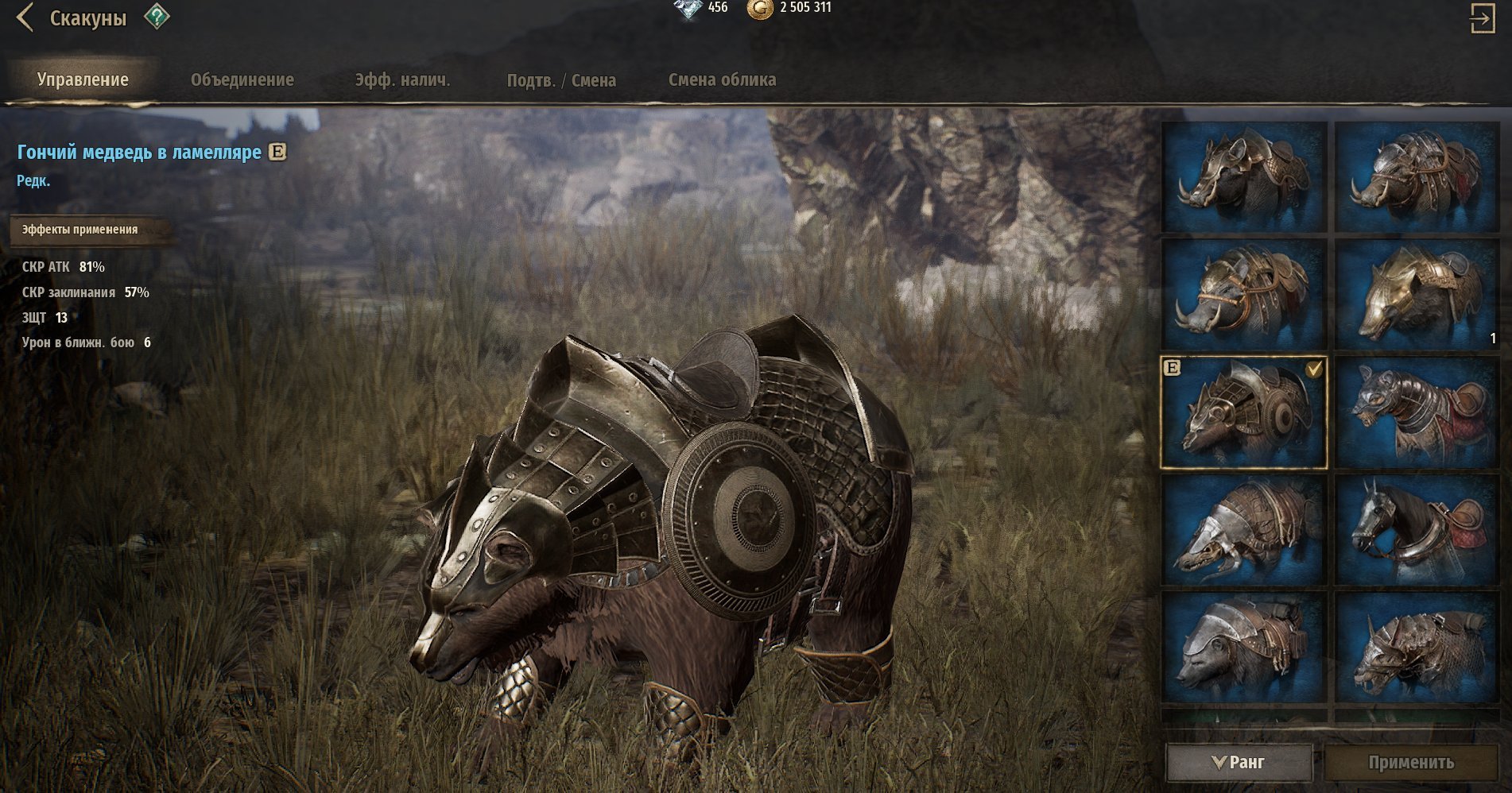The width and height of the screenshot is (1512, 793).
Task: Choose the lizard mount with steel mask
Action: click(1244, 530)
